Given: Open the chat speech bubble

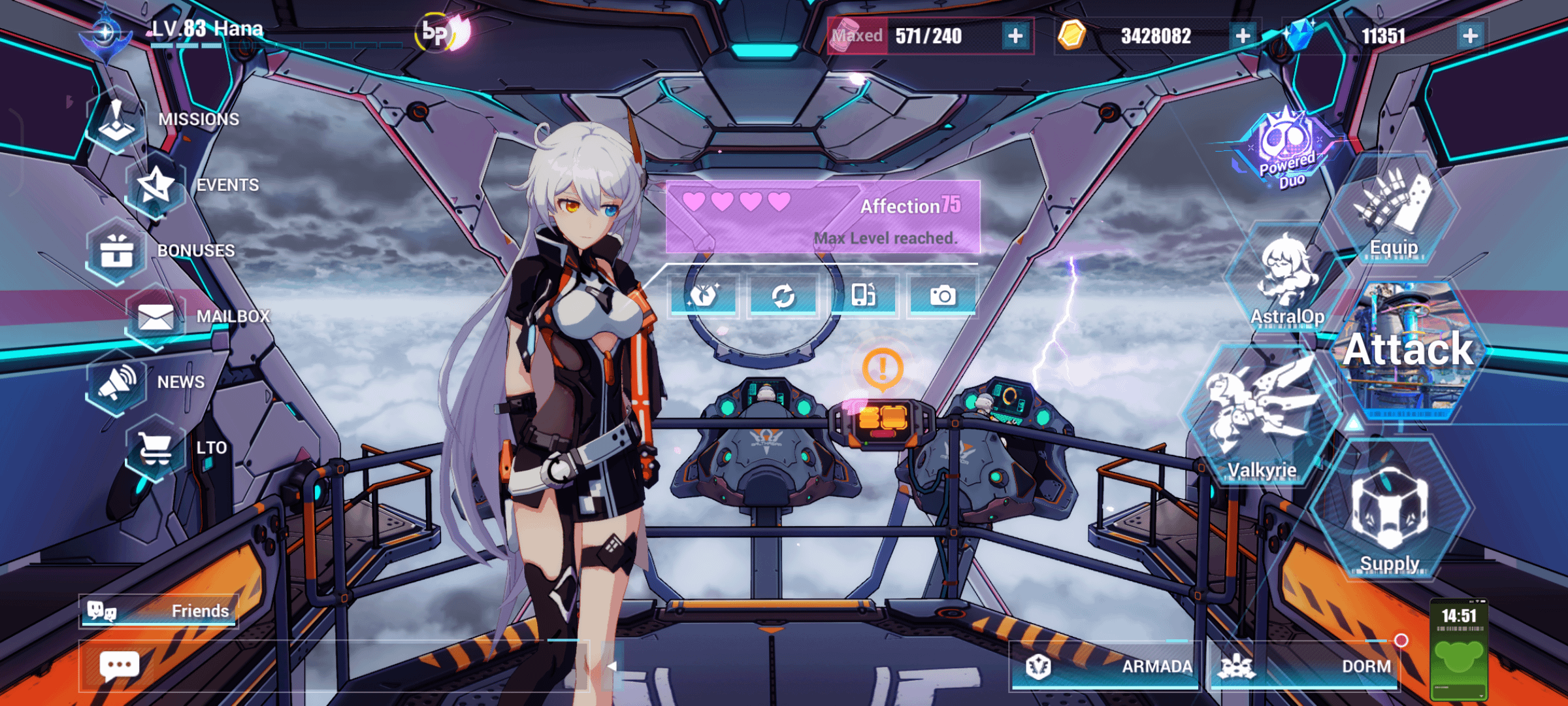Looking at the screenshot, I should pyautogui.click(x=119, y=667).
